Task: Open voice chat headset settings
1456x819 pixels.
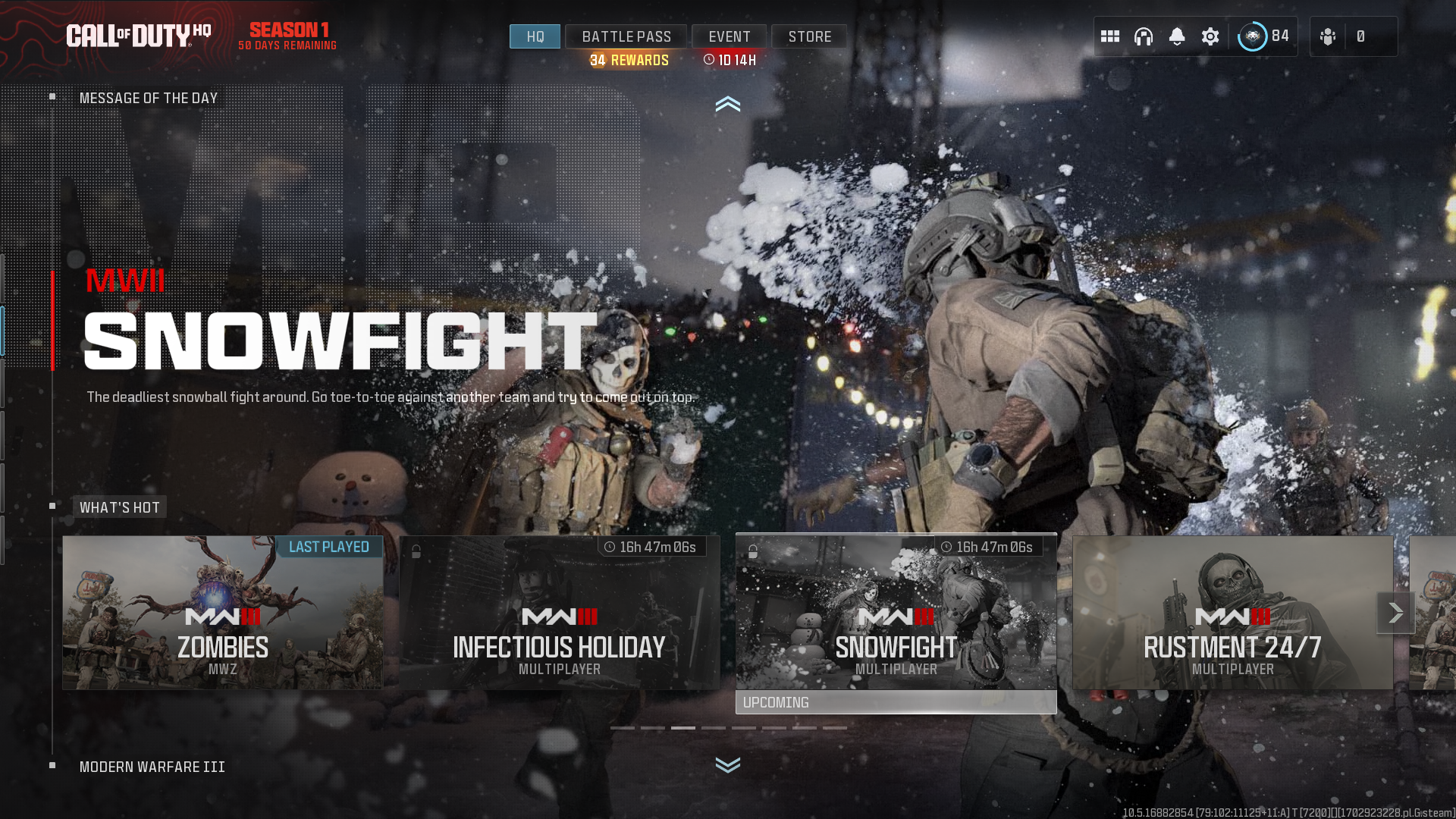Action: click(1144, 36)
